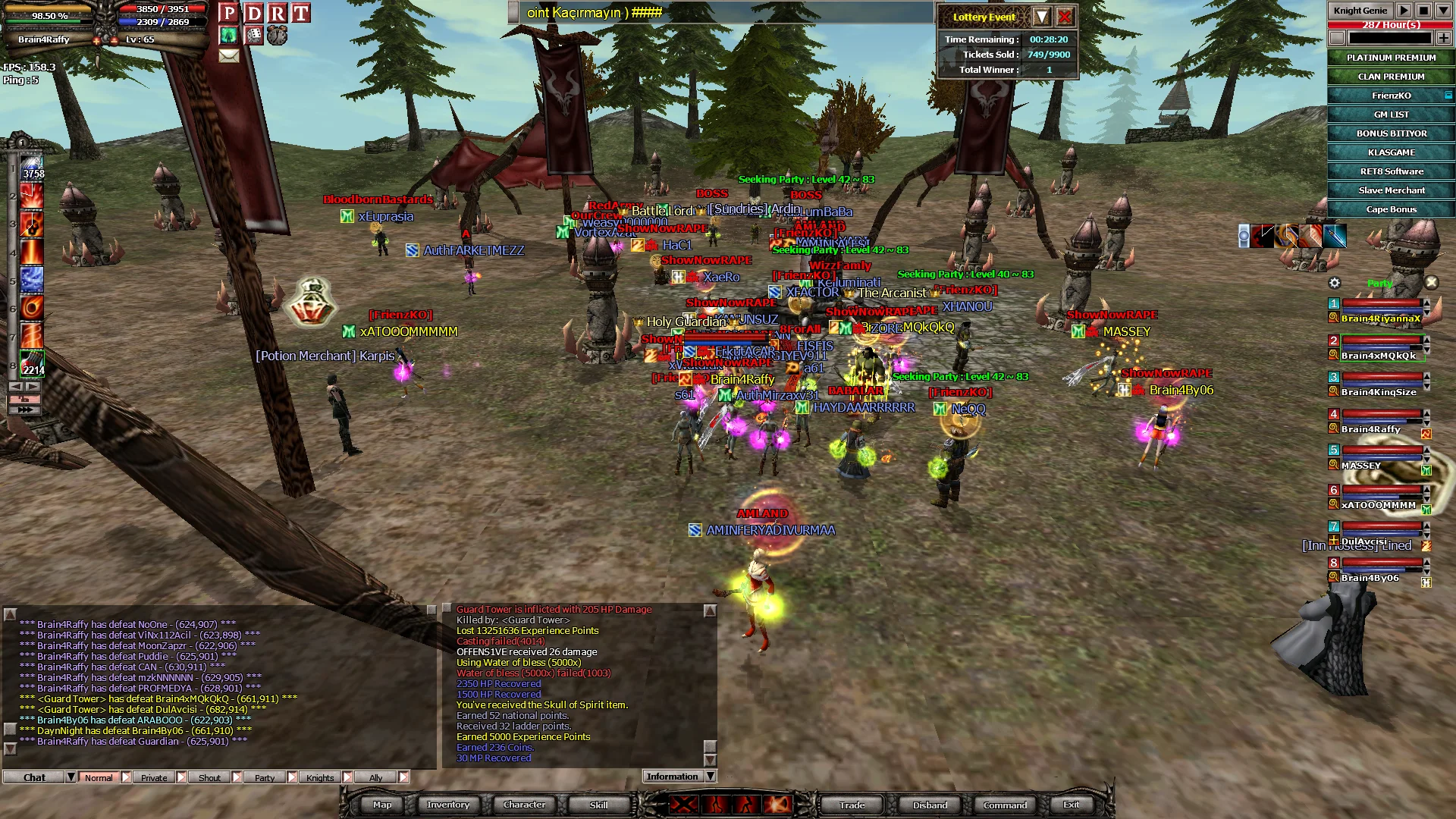Open the GM LIST entry
The image size is (1456, 819).
pos(1391,115)
